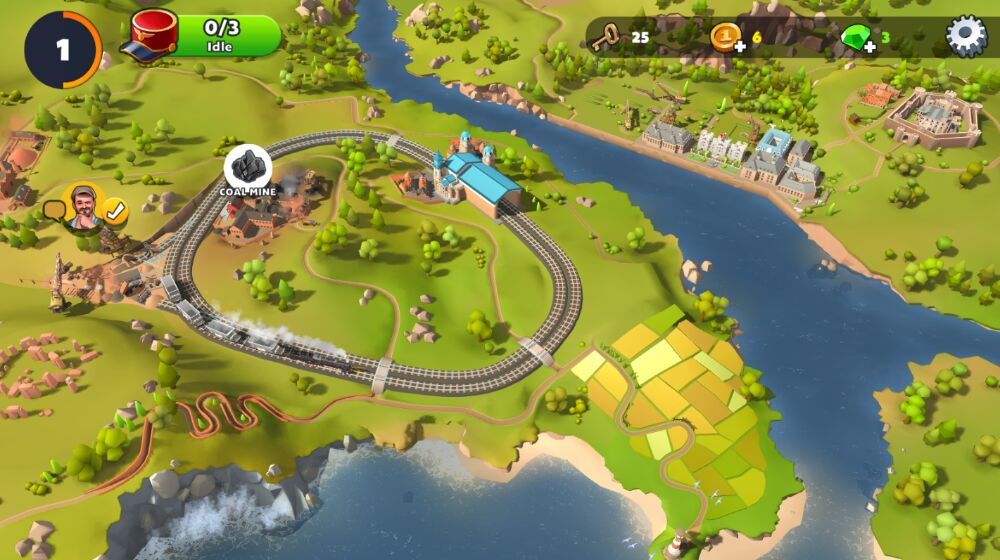Select the Coal Mine marker
Image resolution: width=1000 pixels, height=560 pixels.
point(247,167)
